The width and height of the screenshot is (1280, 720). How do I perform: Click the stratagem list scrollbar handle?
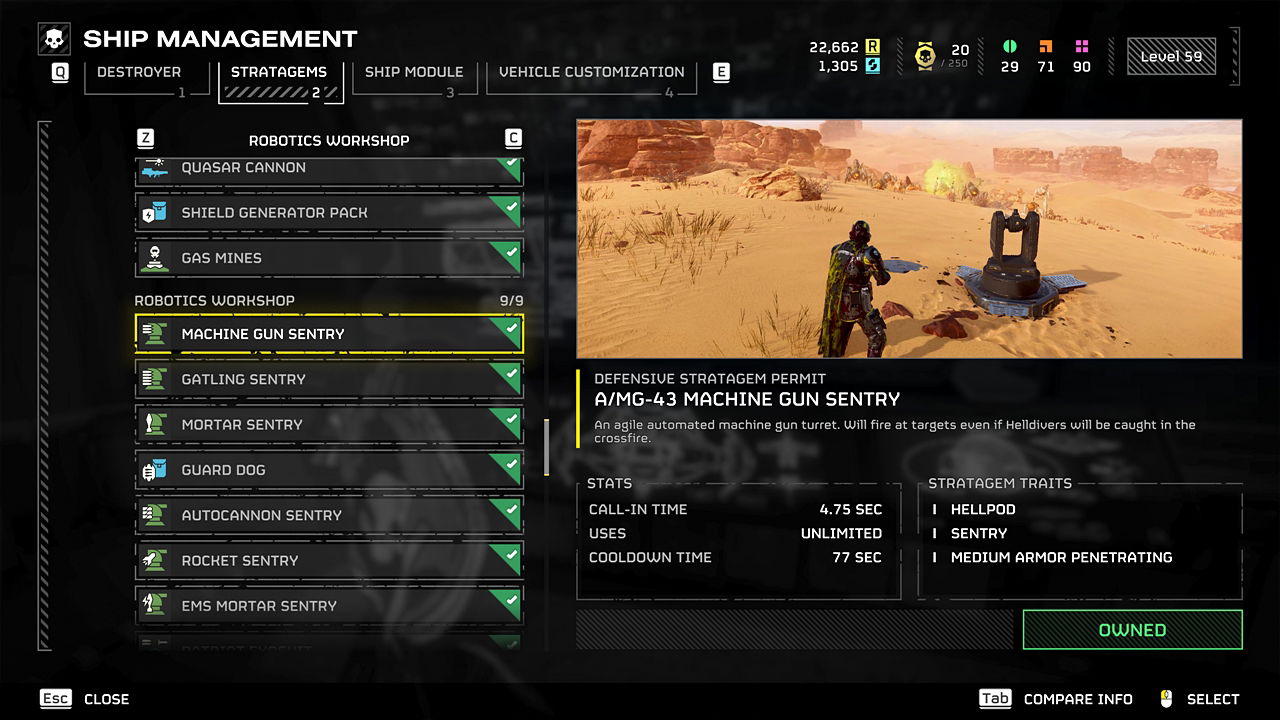(x=546, y=447)
